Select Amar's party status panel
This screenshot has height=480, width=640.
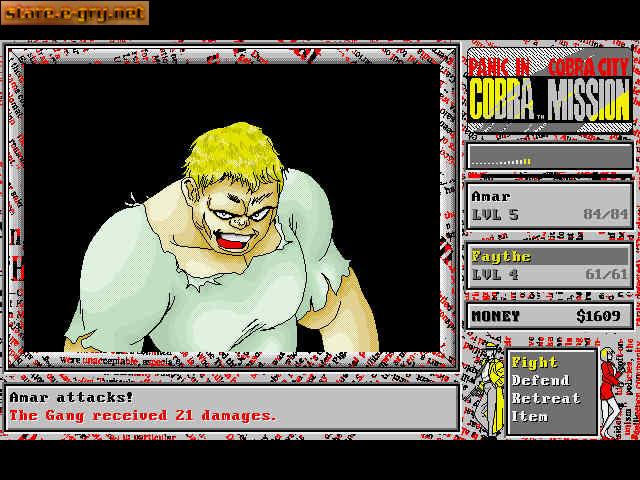(550, 205)
